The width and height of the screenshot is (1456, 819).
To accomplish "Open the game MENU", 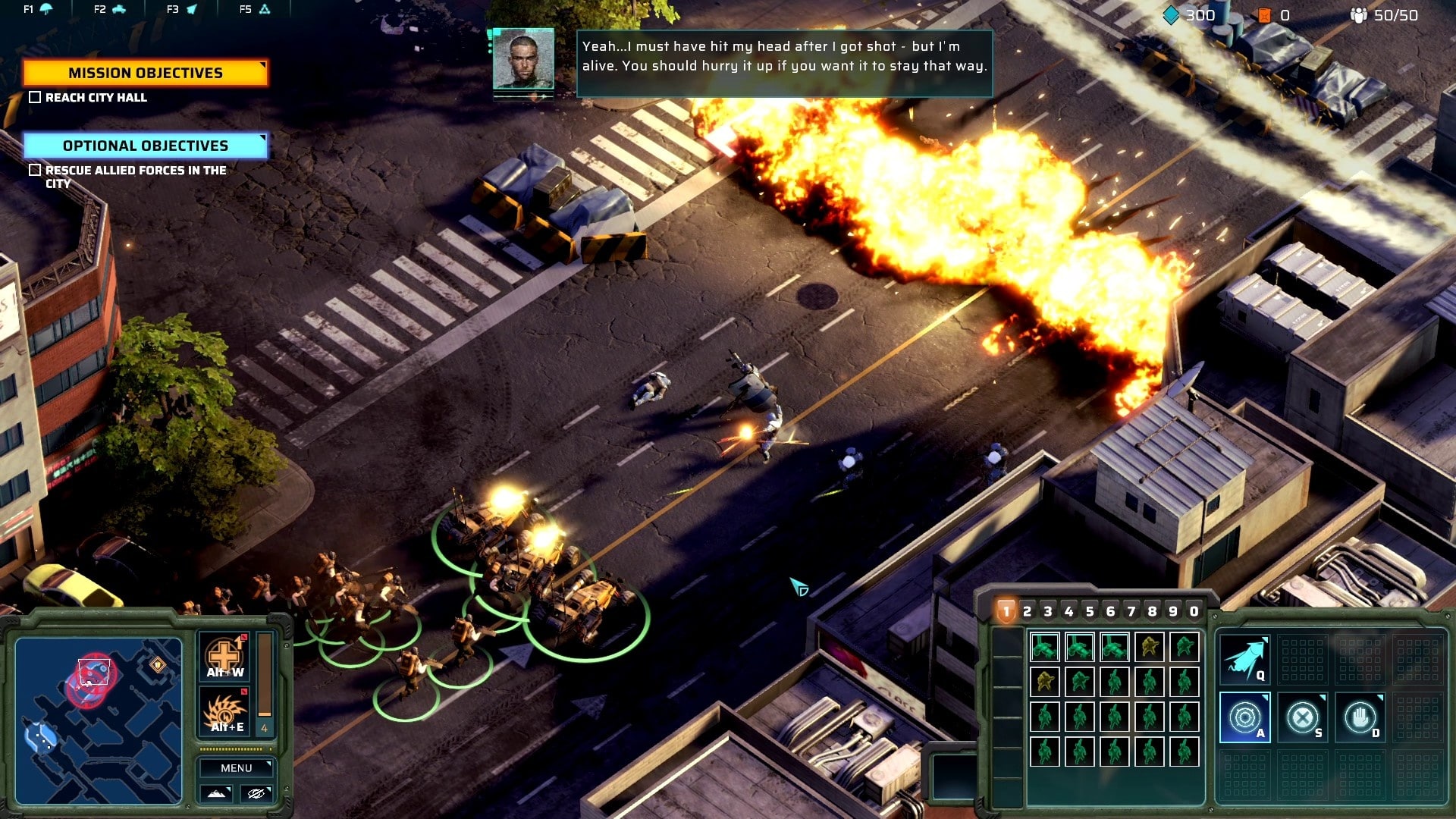I will pos(236,768).
